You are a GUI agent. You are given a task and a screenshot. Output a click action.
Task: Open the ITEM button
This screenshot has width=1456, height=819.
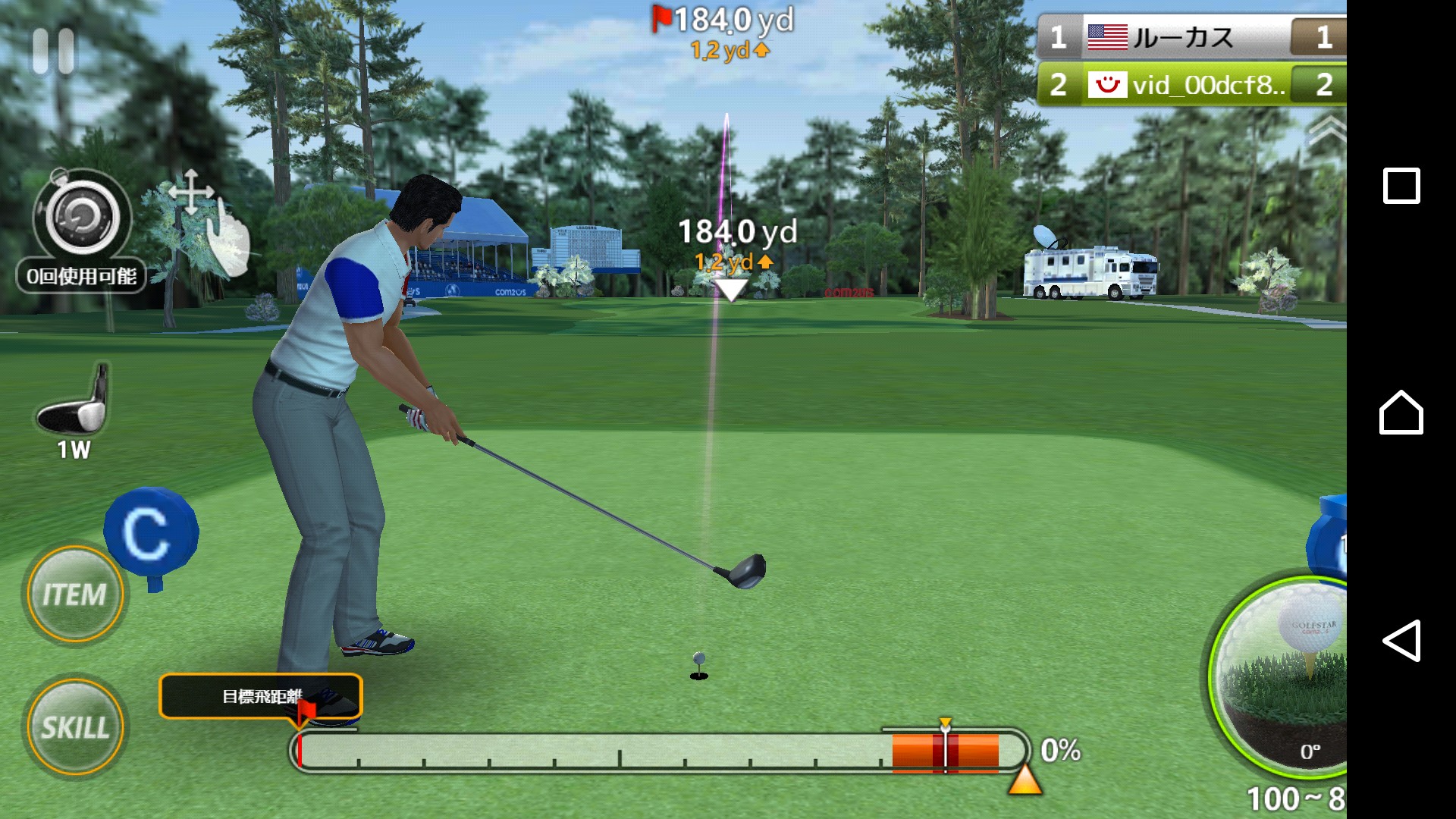click(x=74, y=595)
